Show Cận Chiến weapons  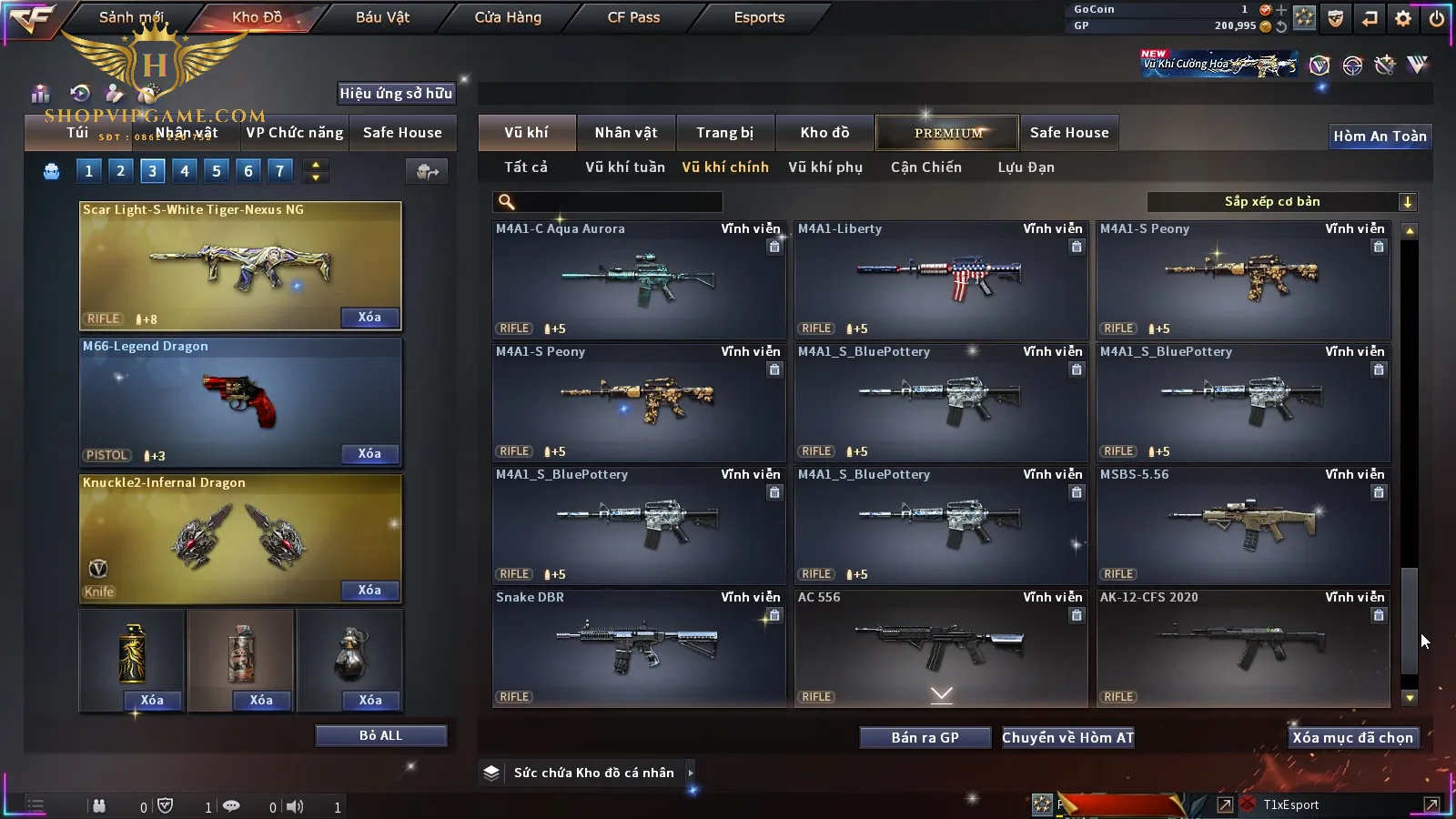[x=925, y=167]
